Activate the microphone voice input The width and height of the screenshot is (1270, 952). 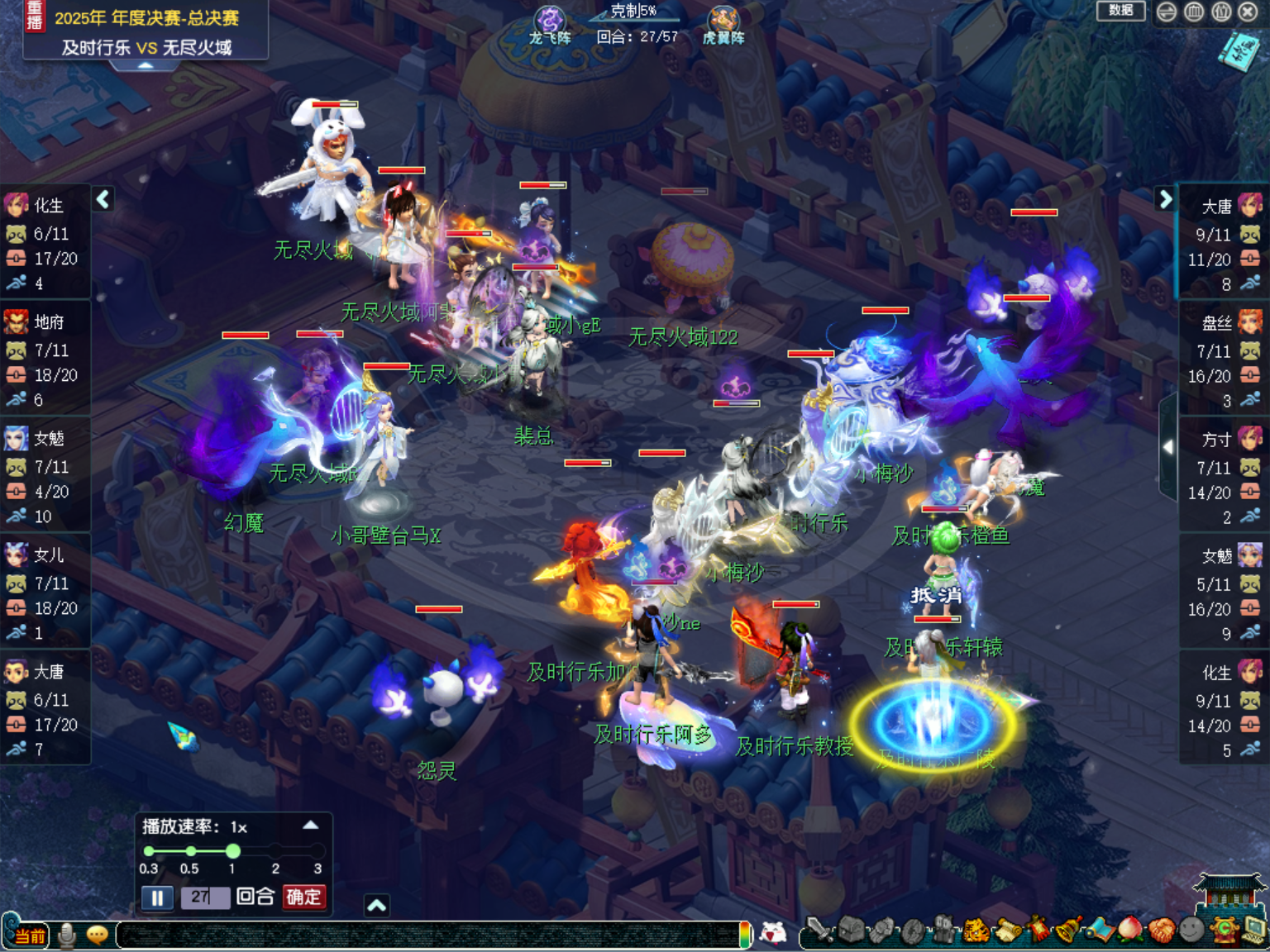tap(67, 935)
